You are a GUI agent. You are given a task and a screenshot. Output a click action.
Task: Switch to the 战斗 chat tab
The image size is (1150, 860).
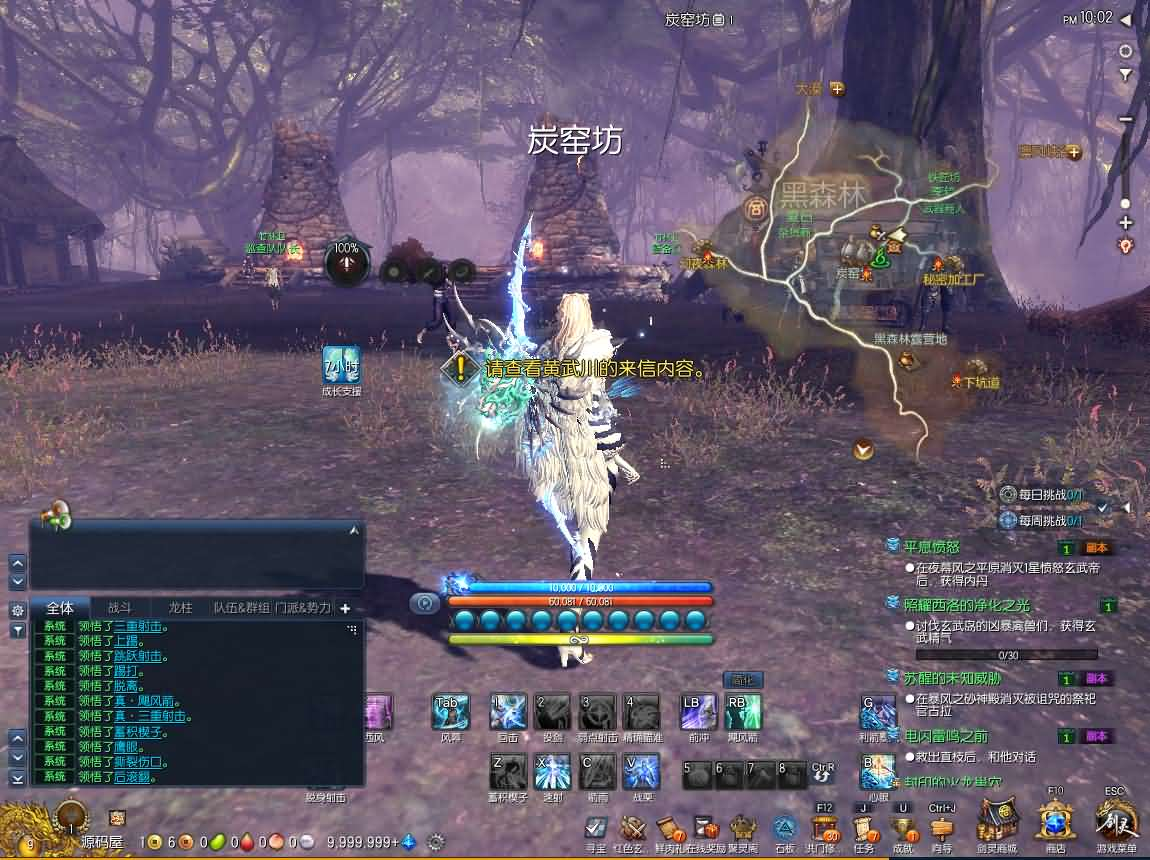(120, 607)
